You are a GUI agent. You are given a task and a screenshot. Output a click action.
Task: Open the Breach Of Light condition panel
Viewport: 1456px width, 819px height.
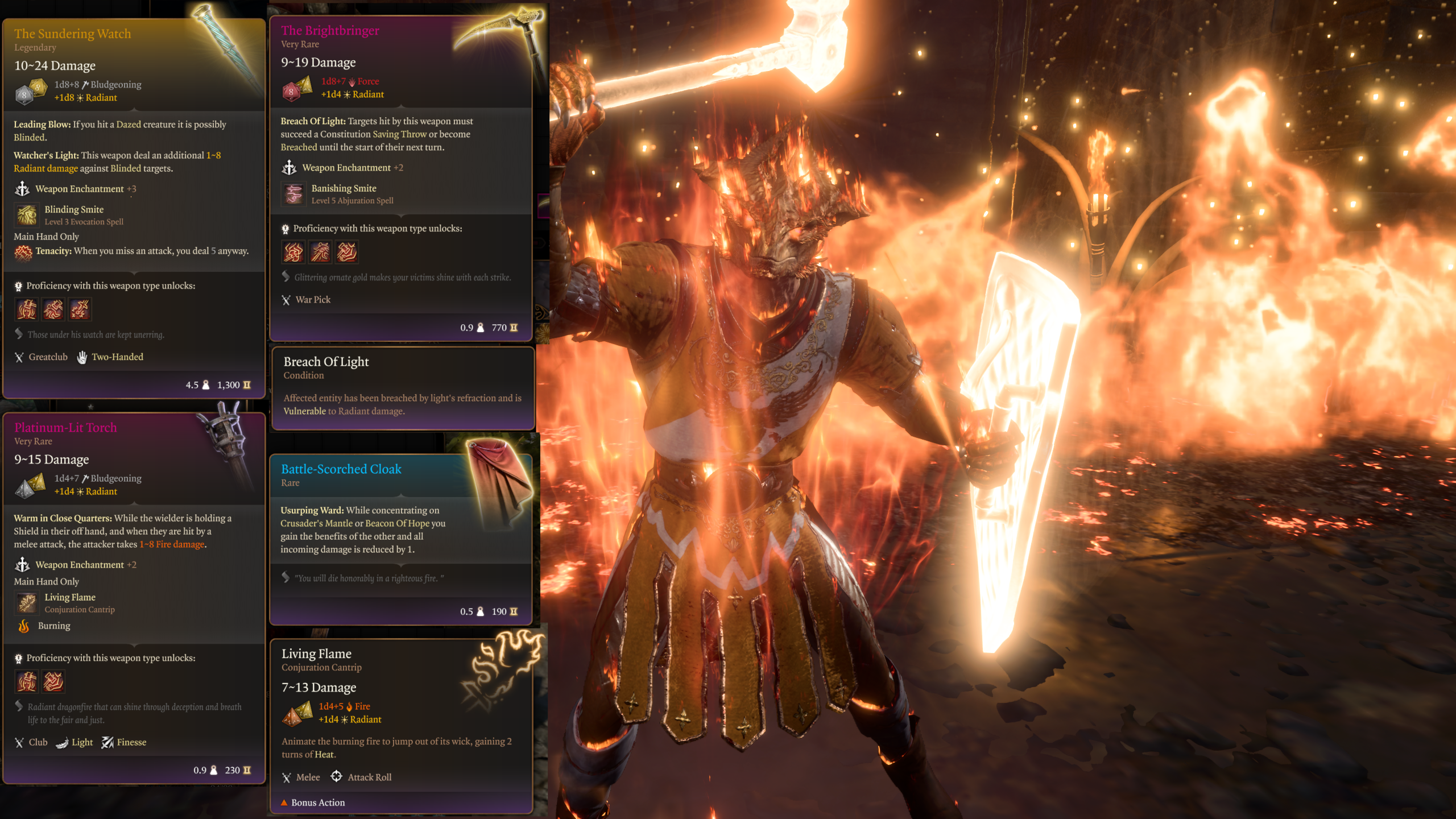pyautogui.click(x=403, y=387)
